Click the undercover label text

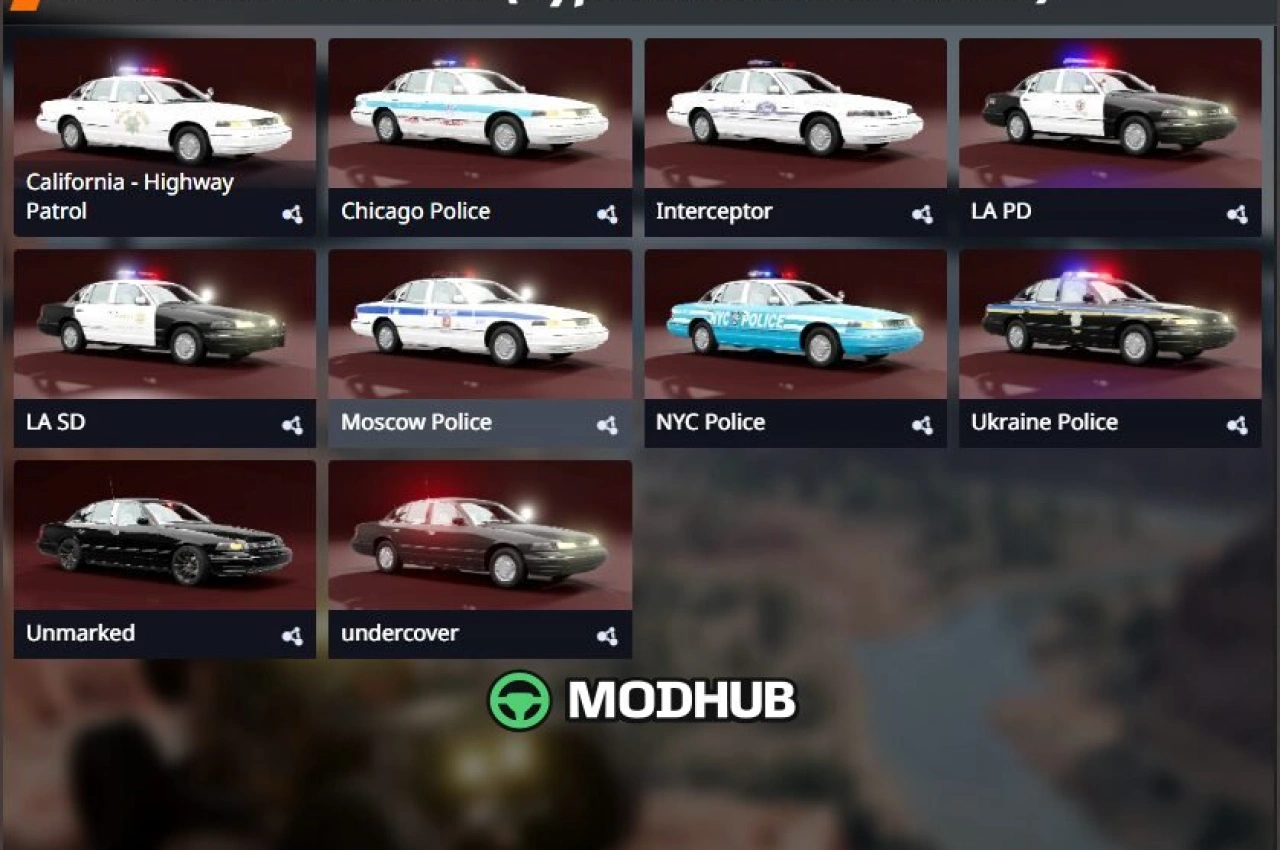[x=400, y=633]
